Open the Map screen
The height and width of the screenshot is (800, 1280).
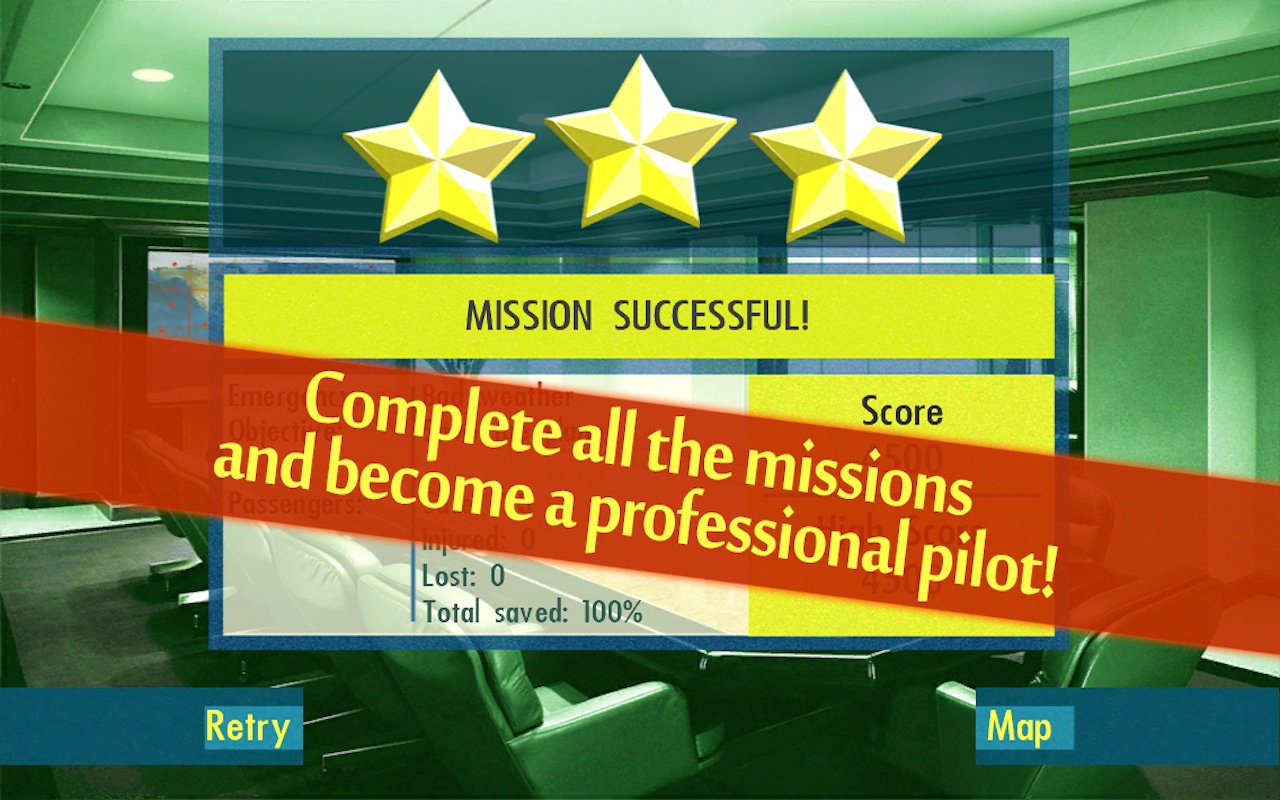[1023, 727]
